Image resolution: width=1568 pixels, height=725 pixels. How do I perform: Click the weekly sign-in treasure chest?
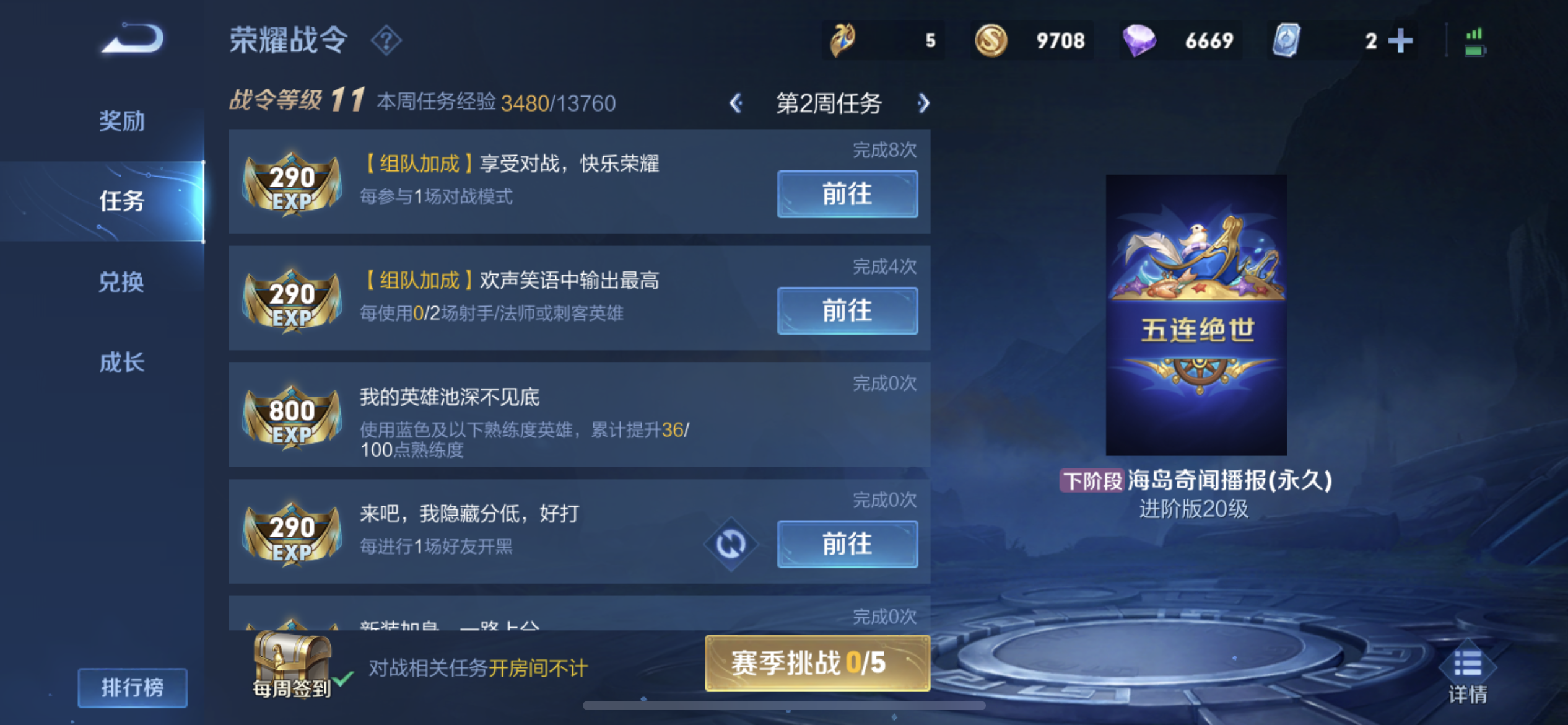291,663
